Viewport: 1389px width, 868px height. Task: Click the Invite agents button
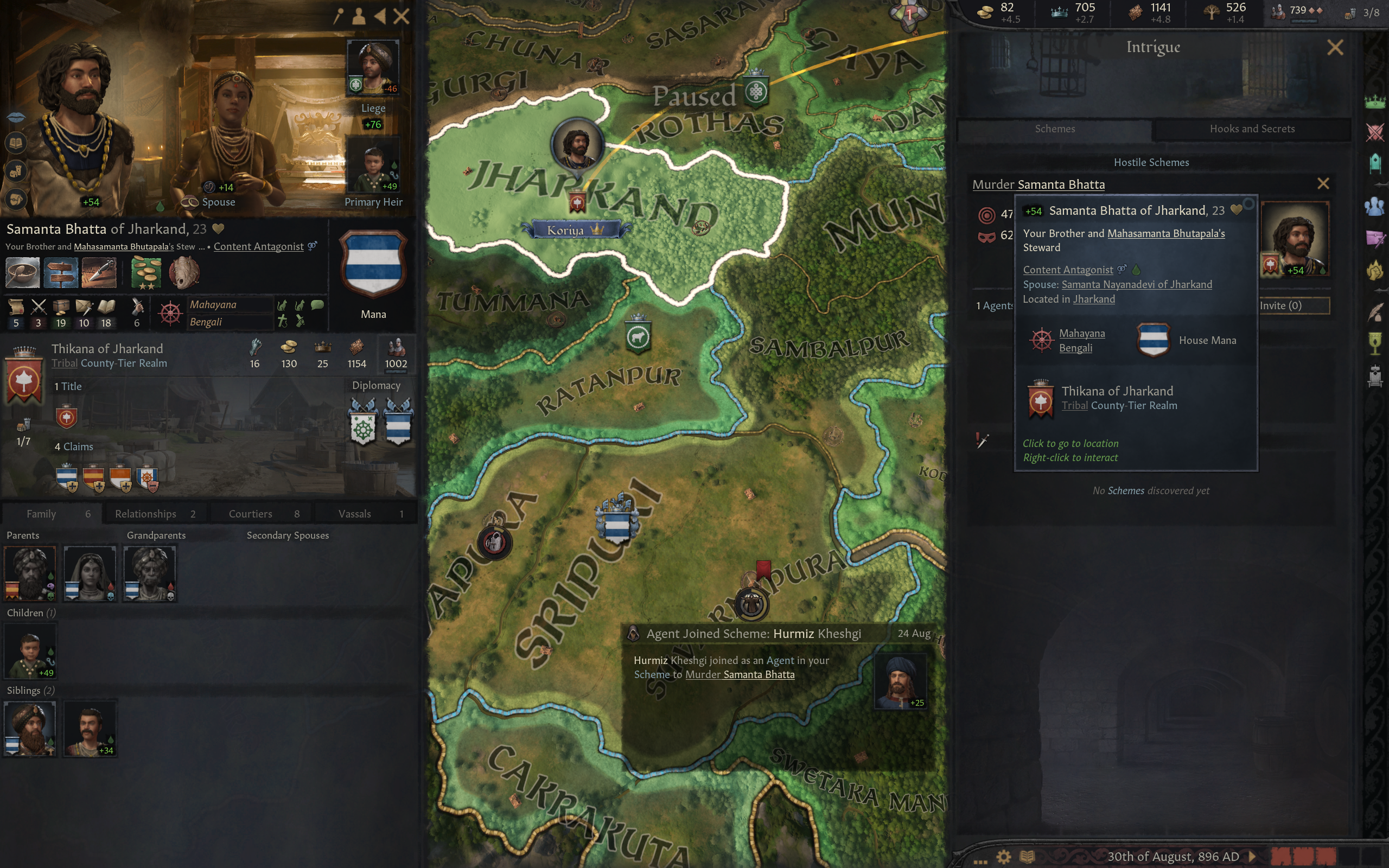pyautogui.click(x=1294, y=305)
